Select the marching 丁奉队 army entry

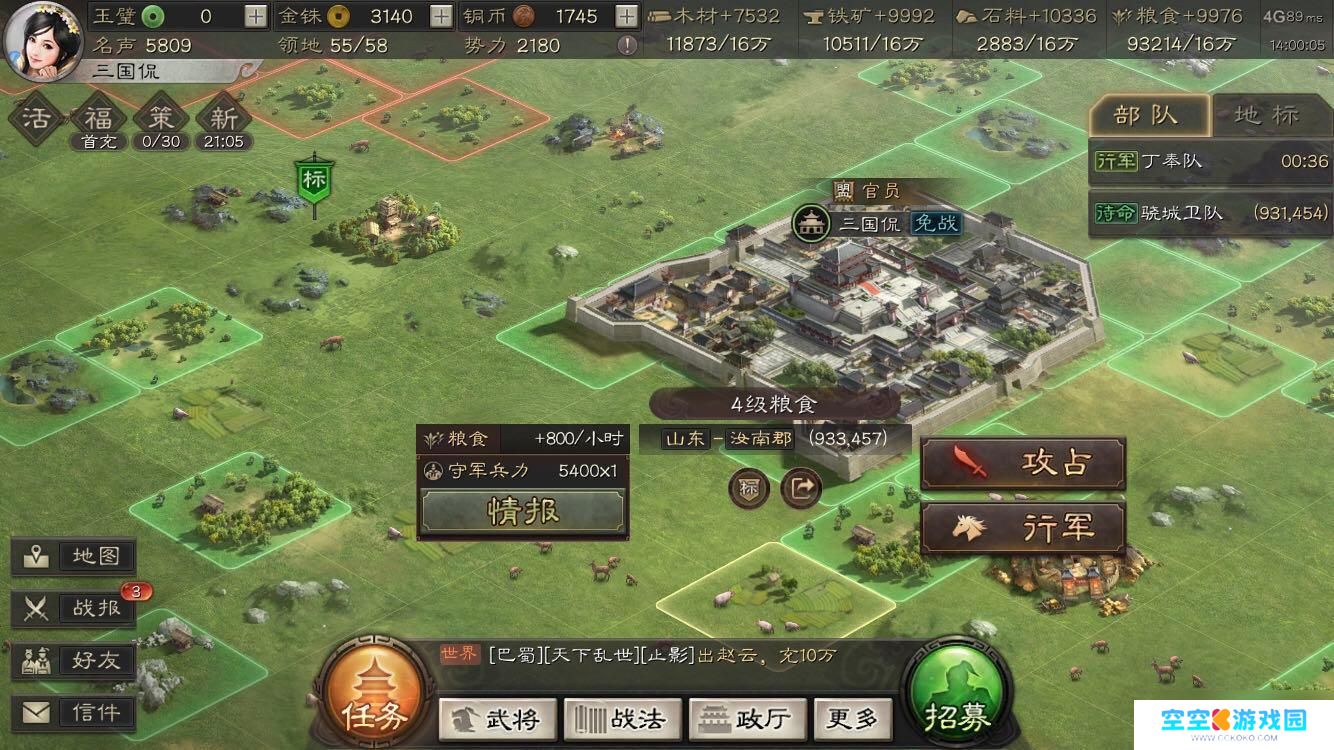coord(1209,160)
